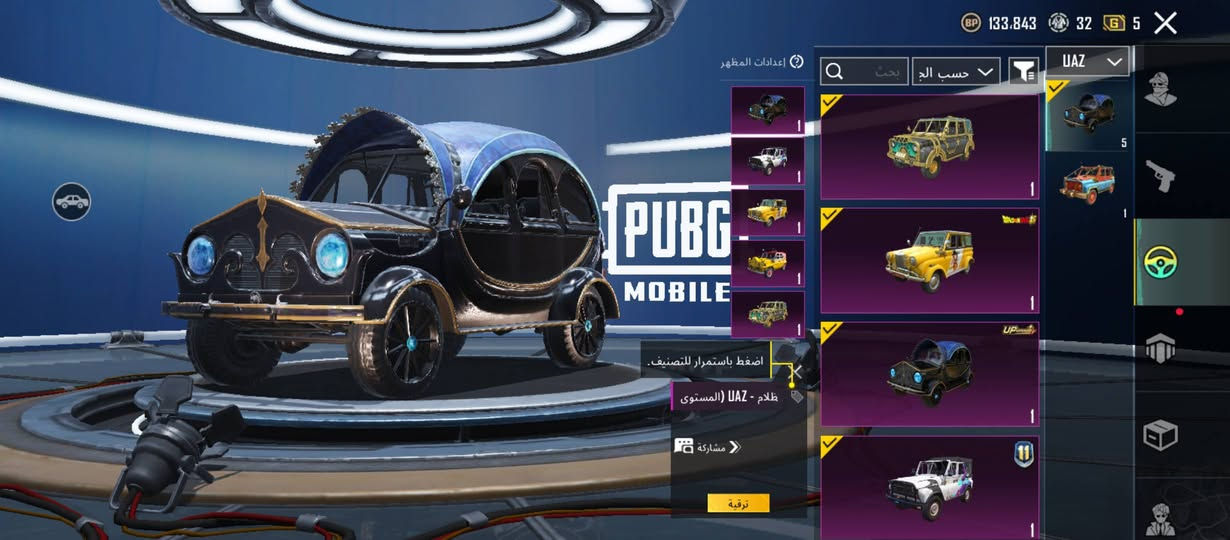Tap the yellow upgrade button
This screenshot has width=1230, height=540.
(738, 503)
